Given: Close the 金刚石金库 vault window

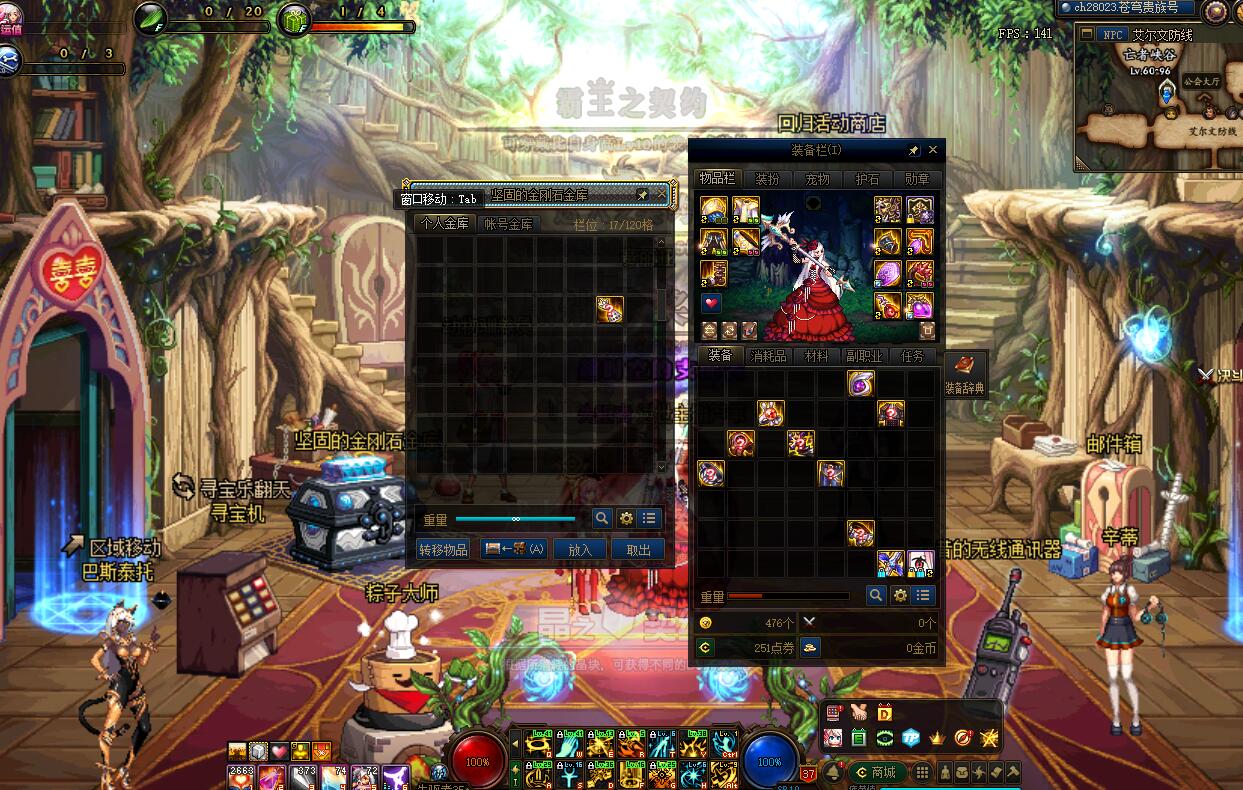Looking at the screenshot, I should coord(661,194).
